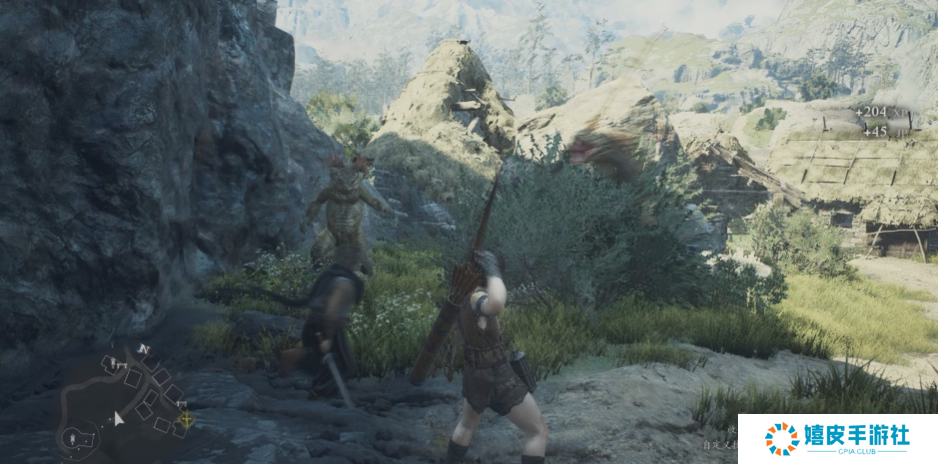
Task: Open the CPIA.CLUB watermark logo
Action: point(837,439)
